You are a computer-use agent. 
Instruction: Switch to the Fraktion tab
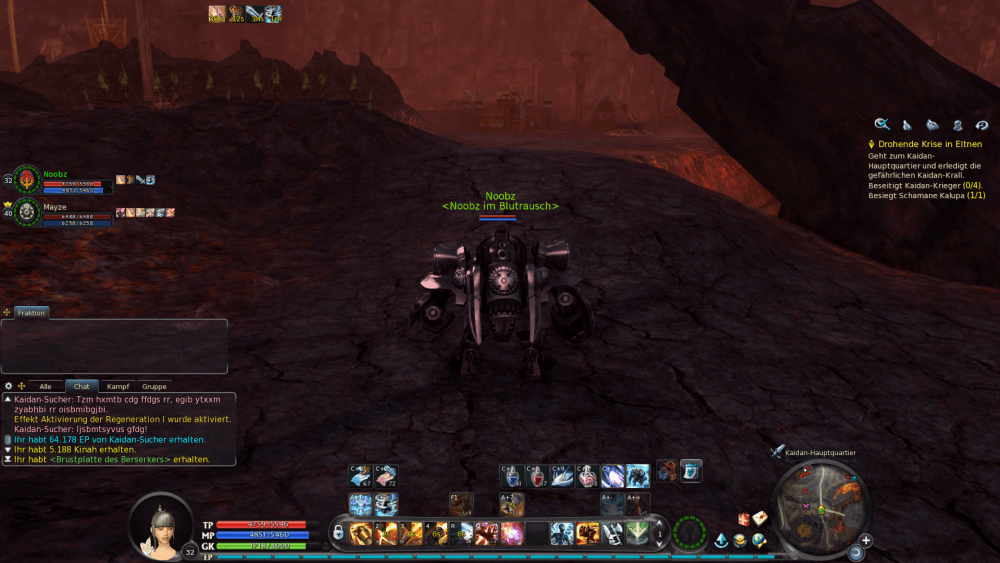click(31, 313)
